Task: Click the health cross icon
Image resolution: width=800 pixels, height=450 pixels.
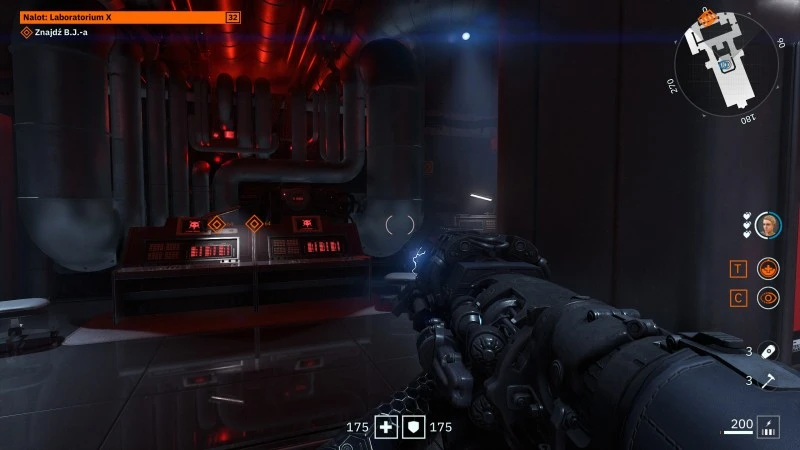Action: tap(385, 427)
